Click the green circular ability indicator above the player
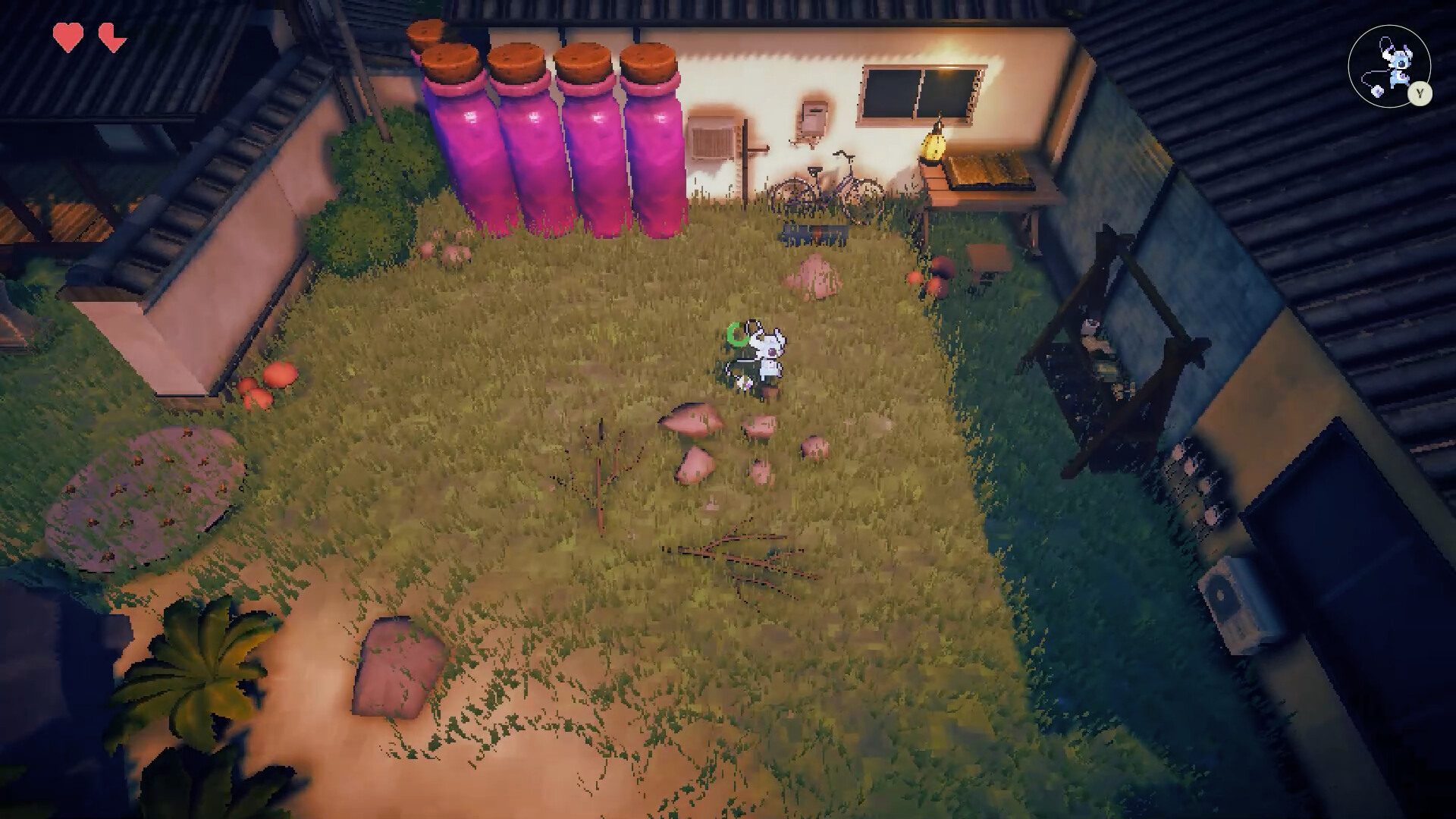The height and width of the screenshot is (819, 1456). pos(734,335)
